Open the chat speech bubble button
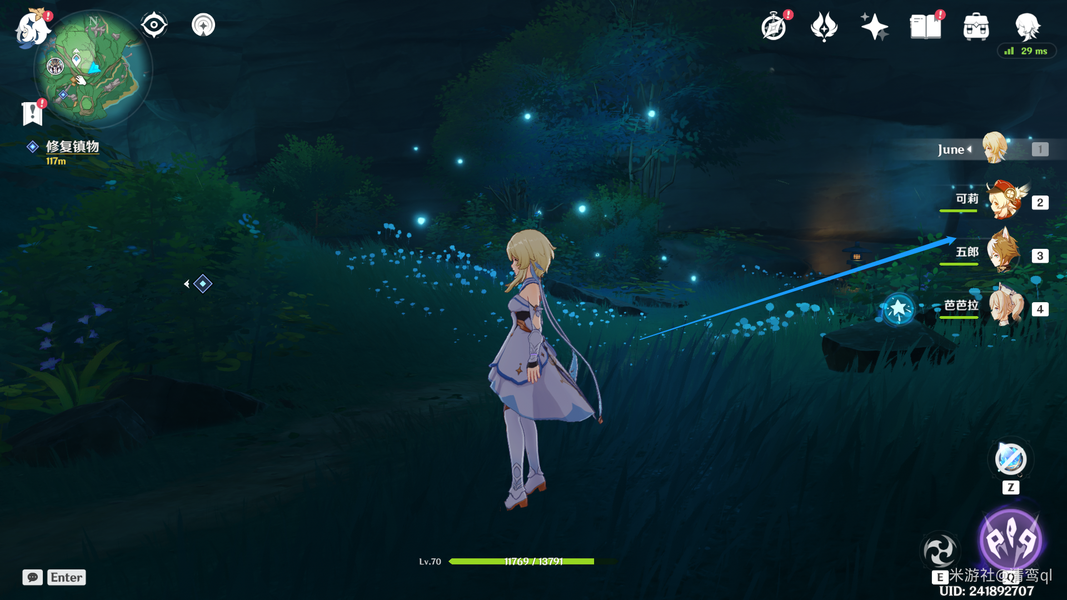Image resolution: width=1067 pixels, height=600 pixels. (x=33, y=577)
